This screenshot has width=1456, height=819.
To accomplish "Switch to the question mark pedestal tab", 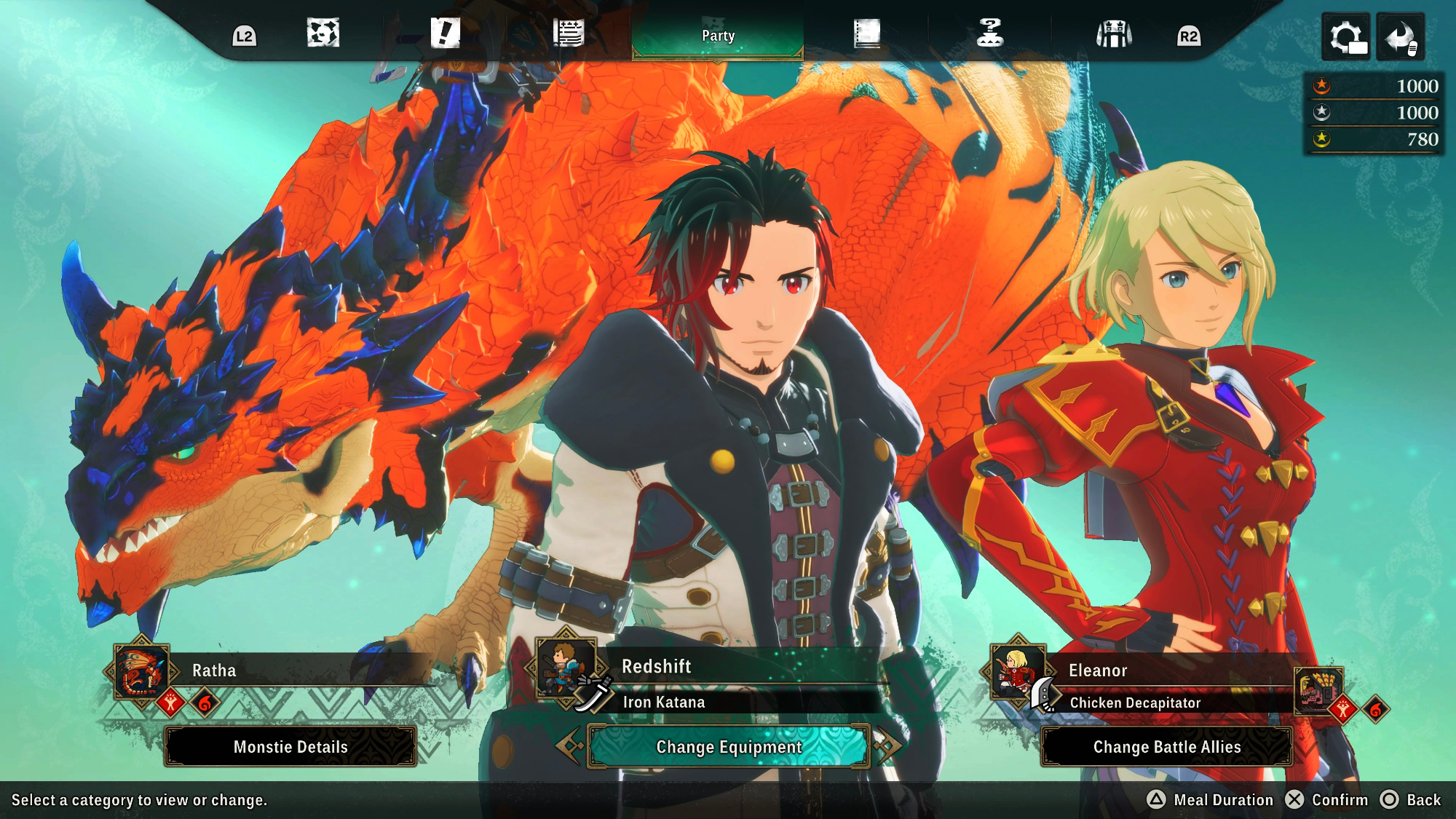I will click(x=989, y=33).
